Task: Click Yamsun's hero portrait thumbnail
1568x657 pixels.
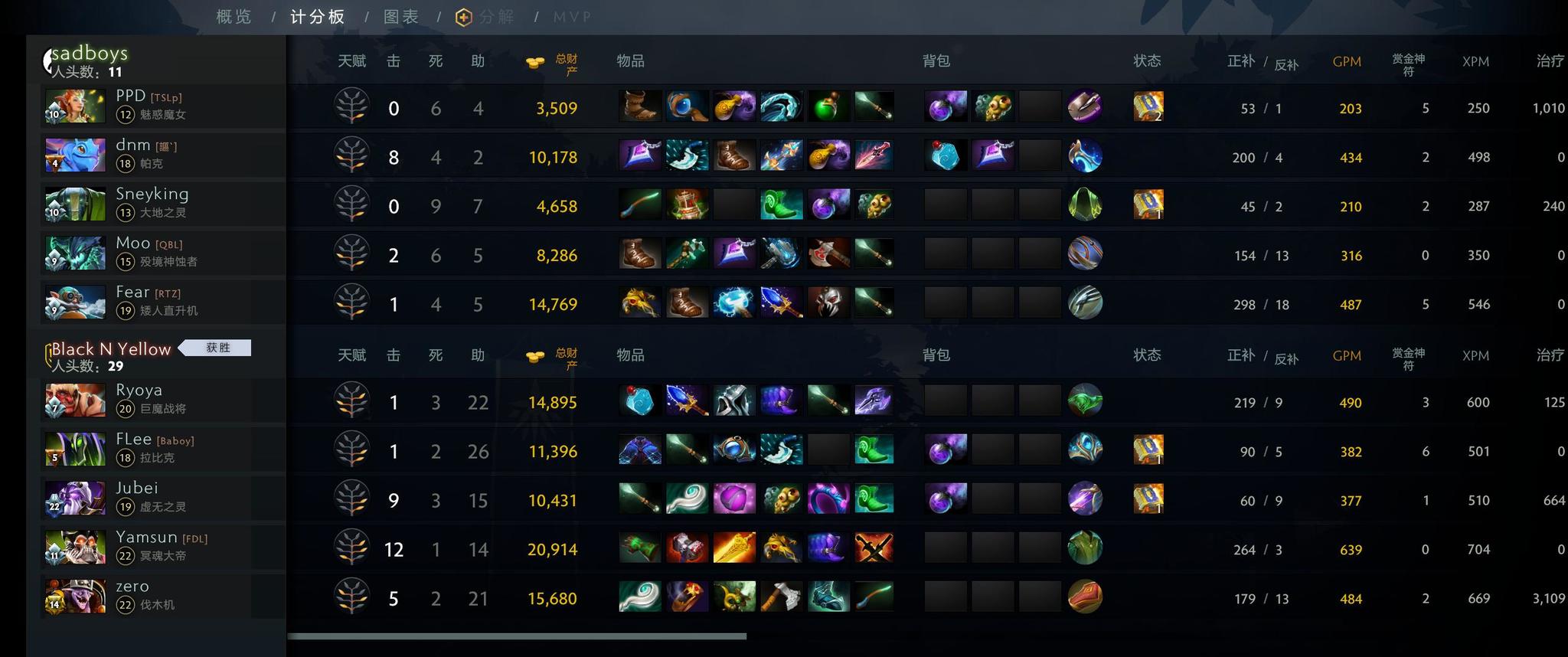Action: (x=74, y=547)
